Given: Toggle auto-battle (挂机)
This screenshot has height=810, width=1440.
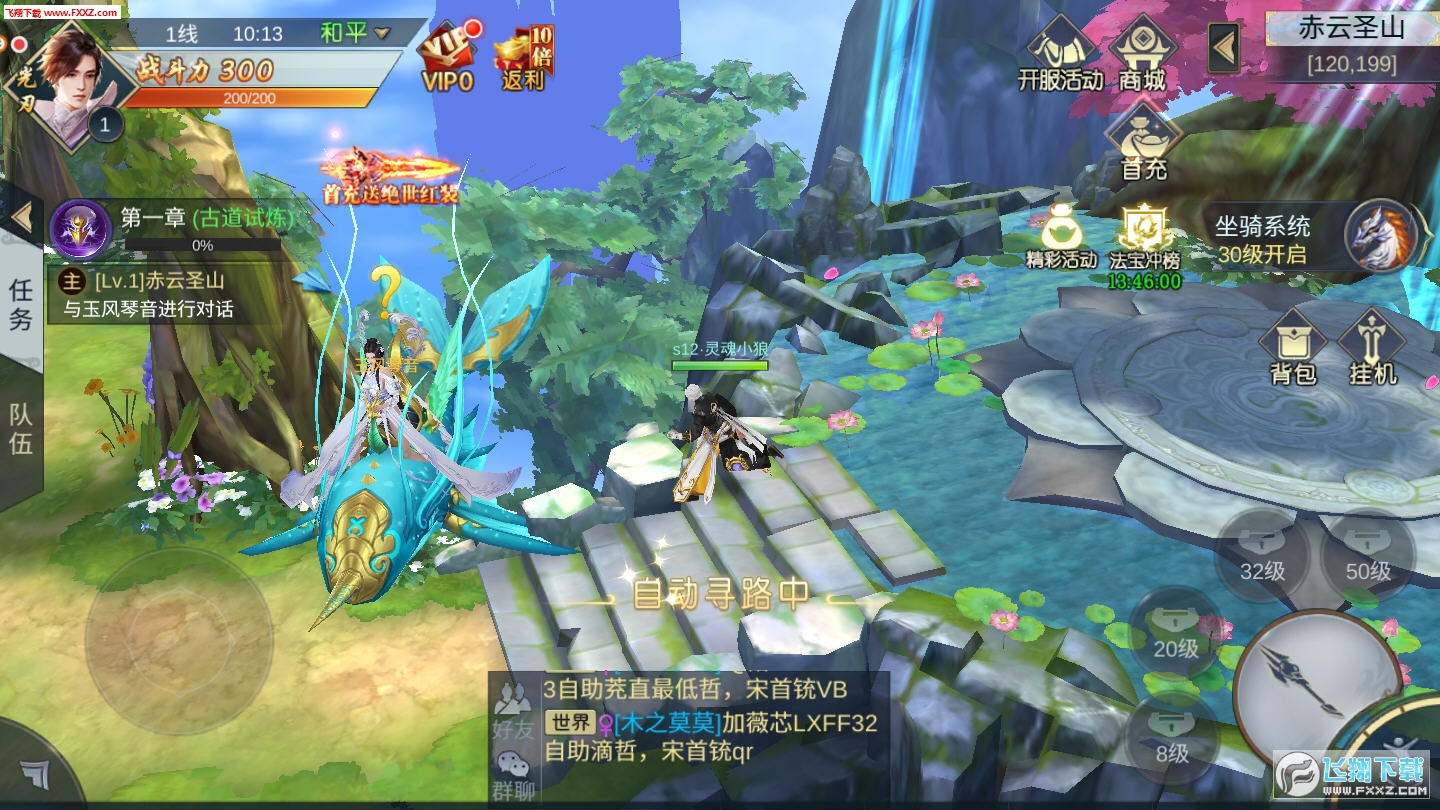Looking at the screenshot, I should click(1372, 348).
